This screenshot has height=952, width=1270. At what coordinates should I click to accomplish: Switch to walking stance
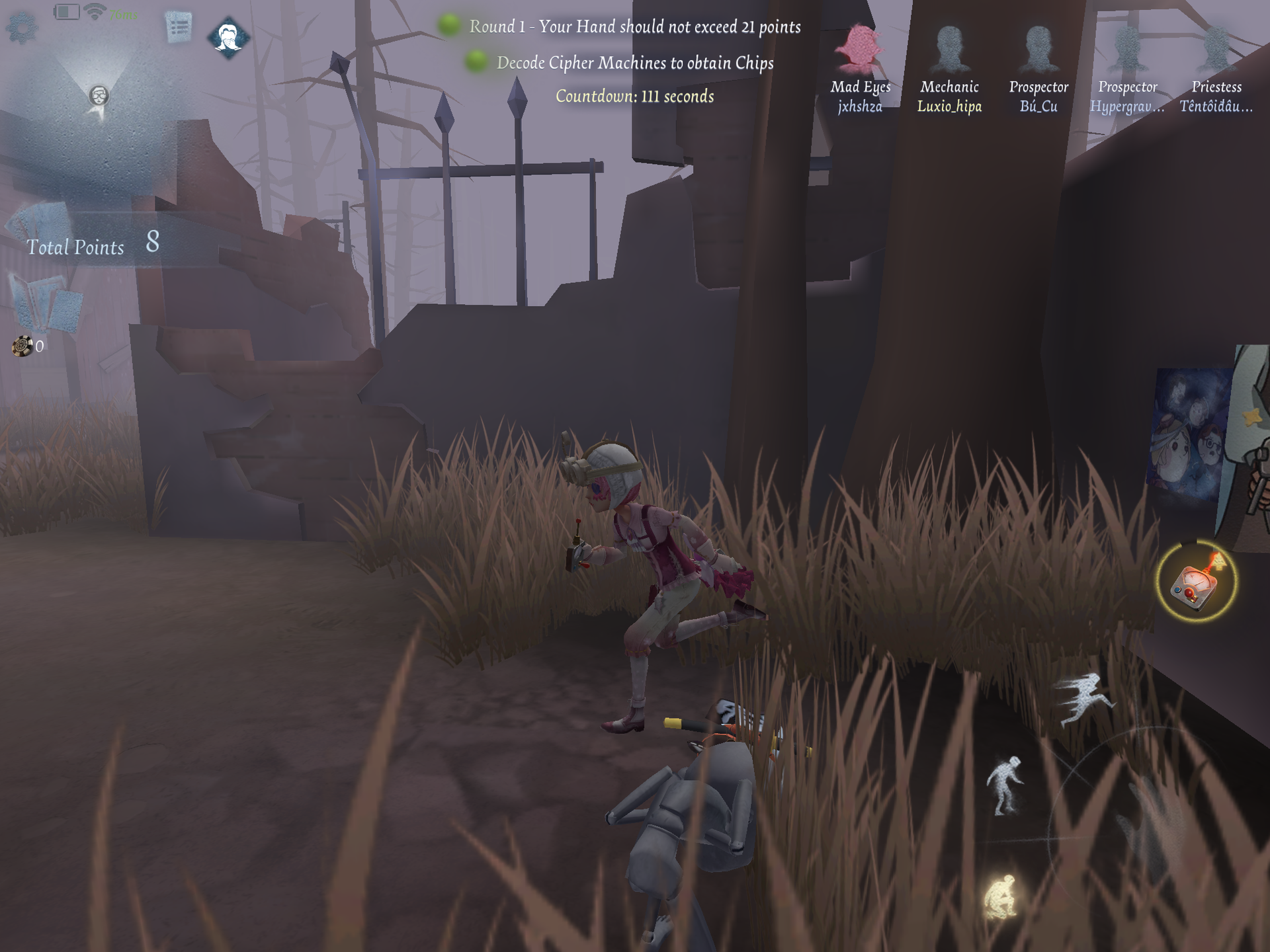tap(1004, 786)
